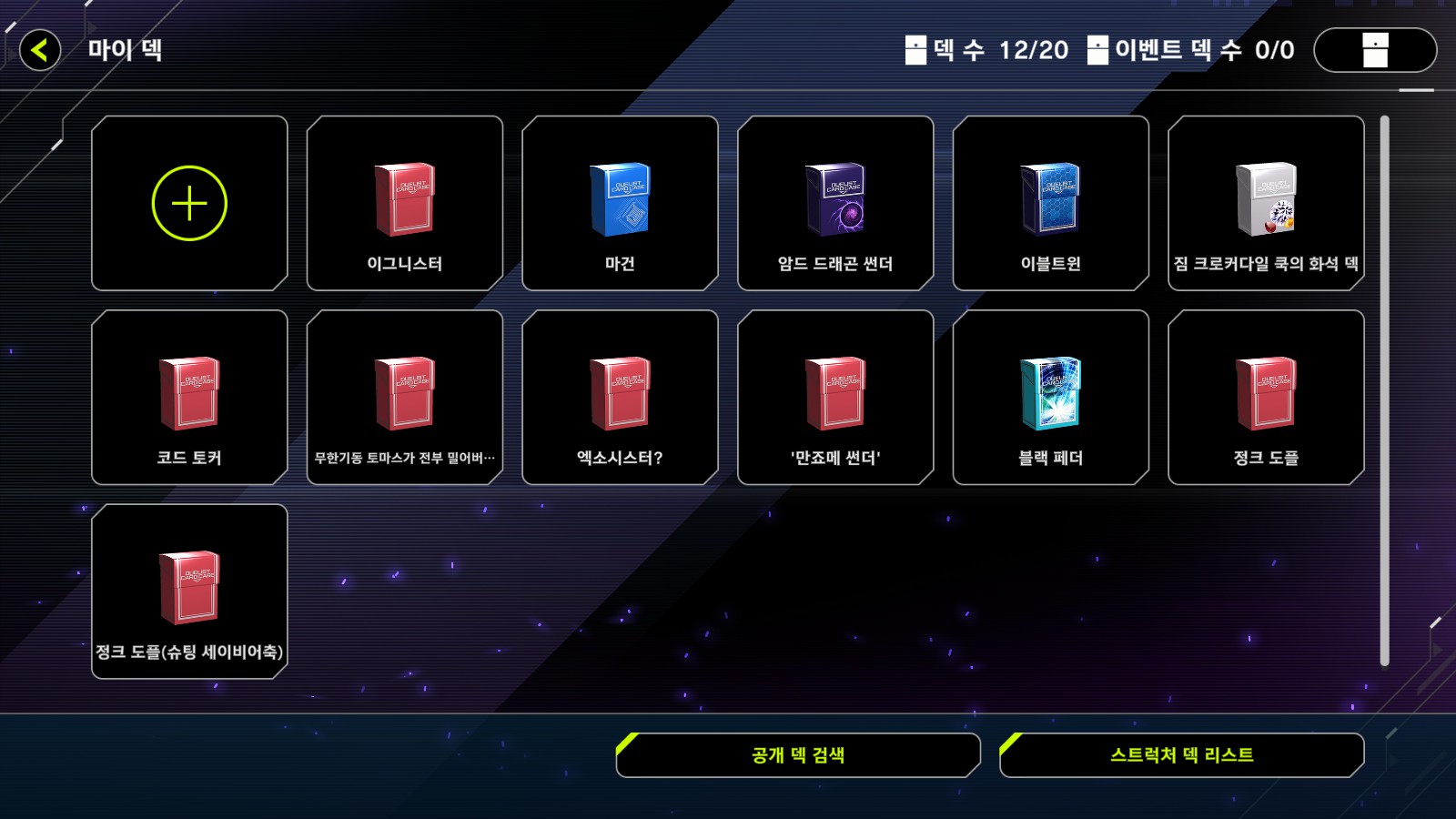This screenshot has height=819, width=1456.
Task: Select the 코드 토커 deck
Action: [189, 397]
